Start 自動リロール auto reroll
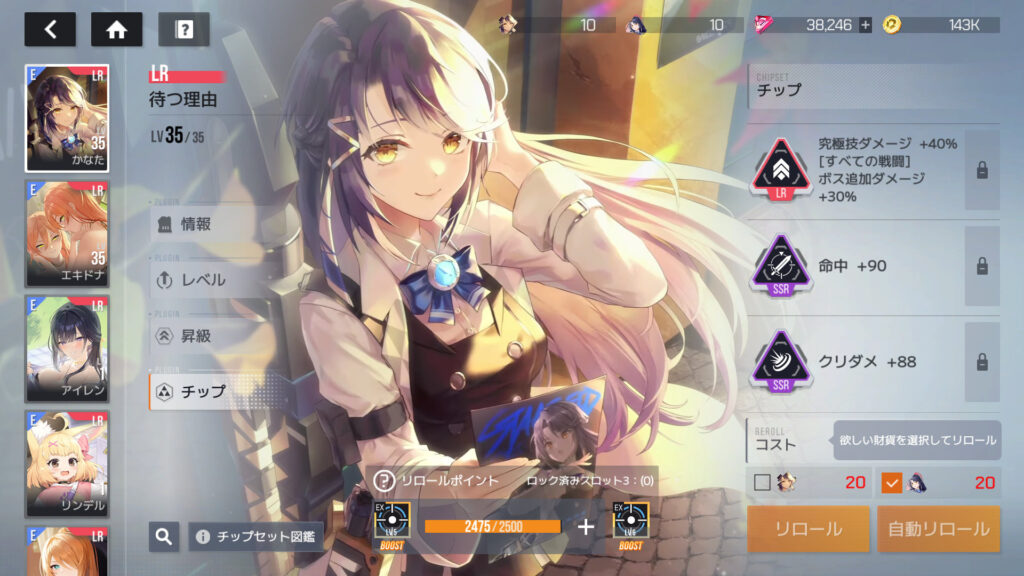The height and width of the screenshot is (576, 1024). tap(939, 529)
